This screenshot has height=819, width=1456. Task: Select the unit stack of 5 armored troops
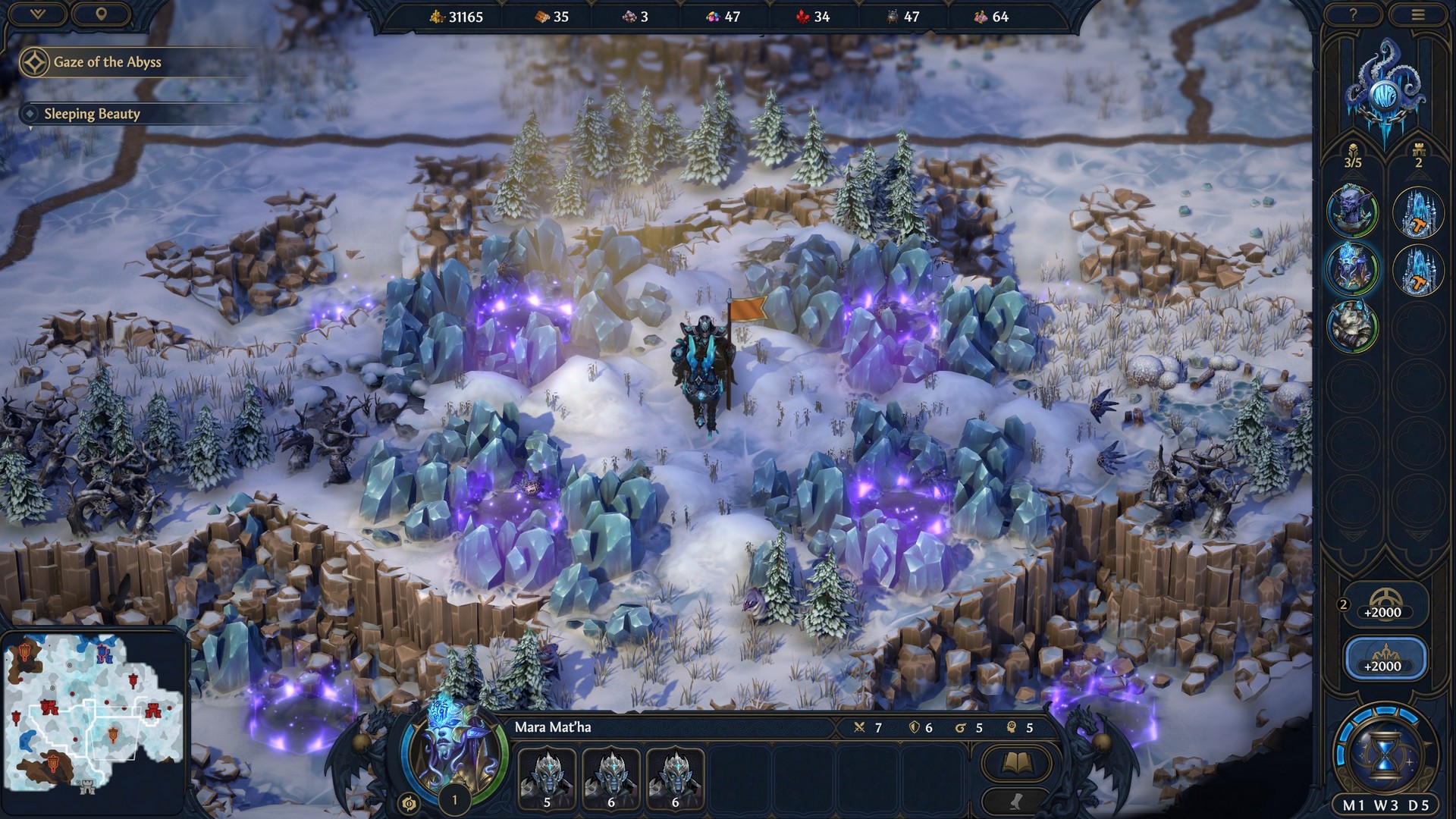(x=548, y=778)
